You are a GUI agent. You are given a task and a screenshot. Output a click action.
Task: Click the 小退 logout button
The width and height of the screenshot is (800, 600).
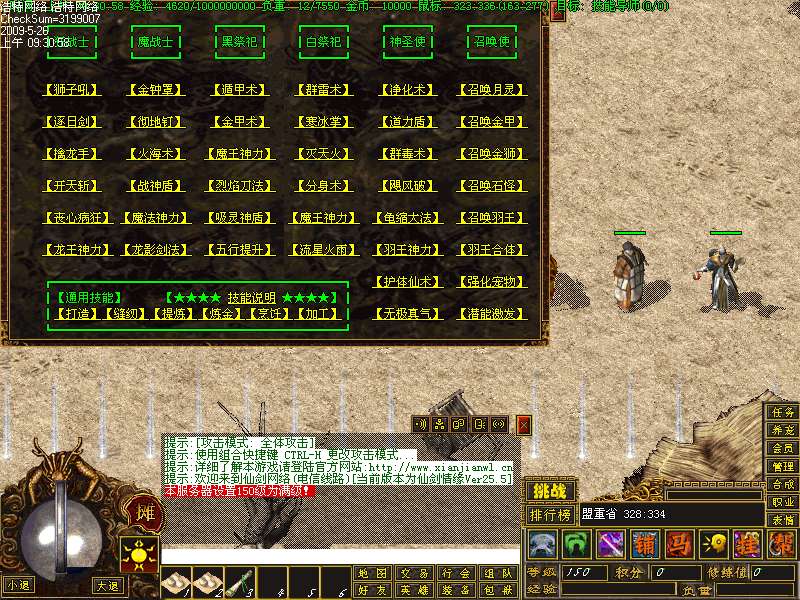18,585
